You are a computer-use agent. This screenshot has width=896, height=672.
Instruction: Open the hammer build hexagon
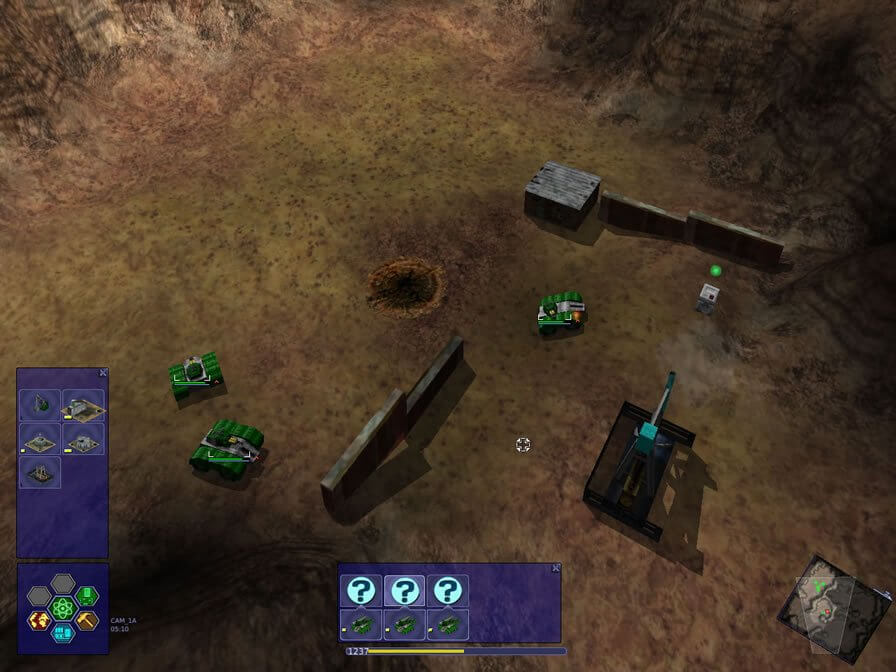(88, 620)
